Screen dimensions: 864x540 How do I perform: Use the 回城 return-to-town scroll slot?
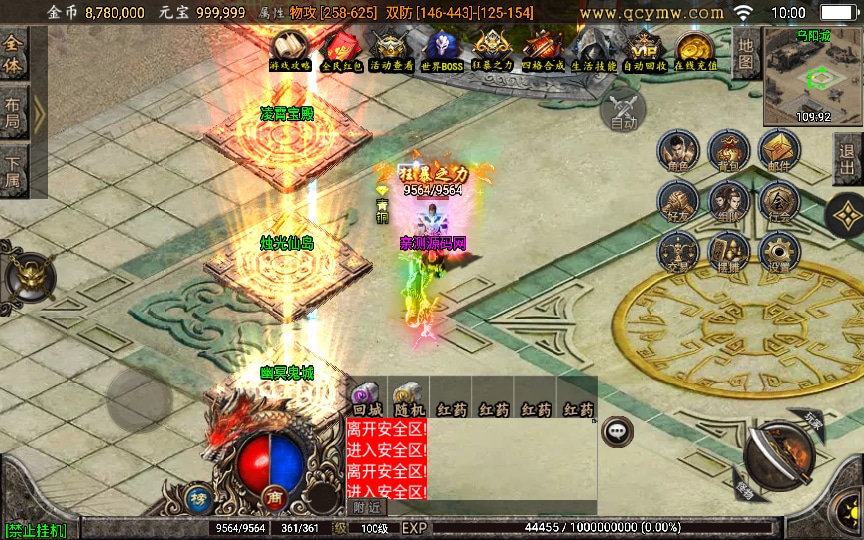tap(367, 399)
